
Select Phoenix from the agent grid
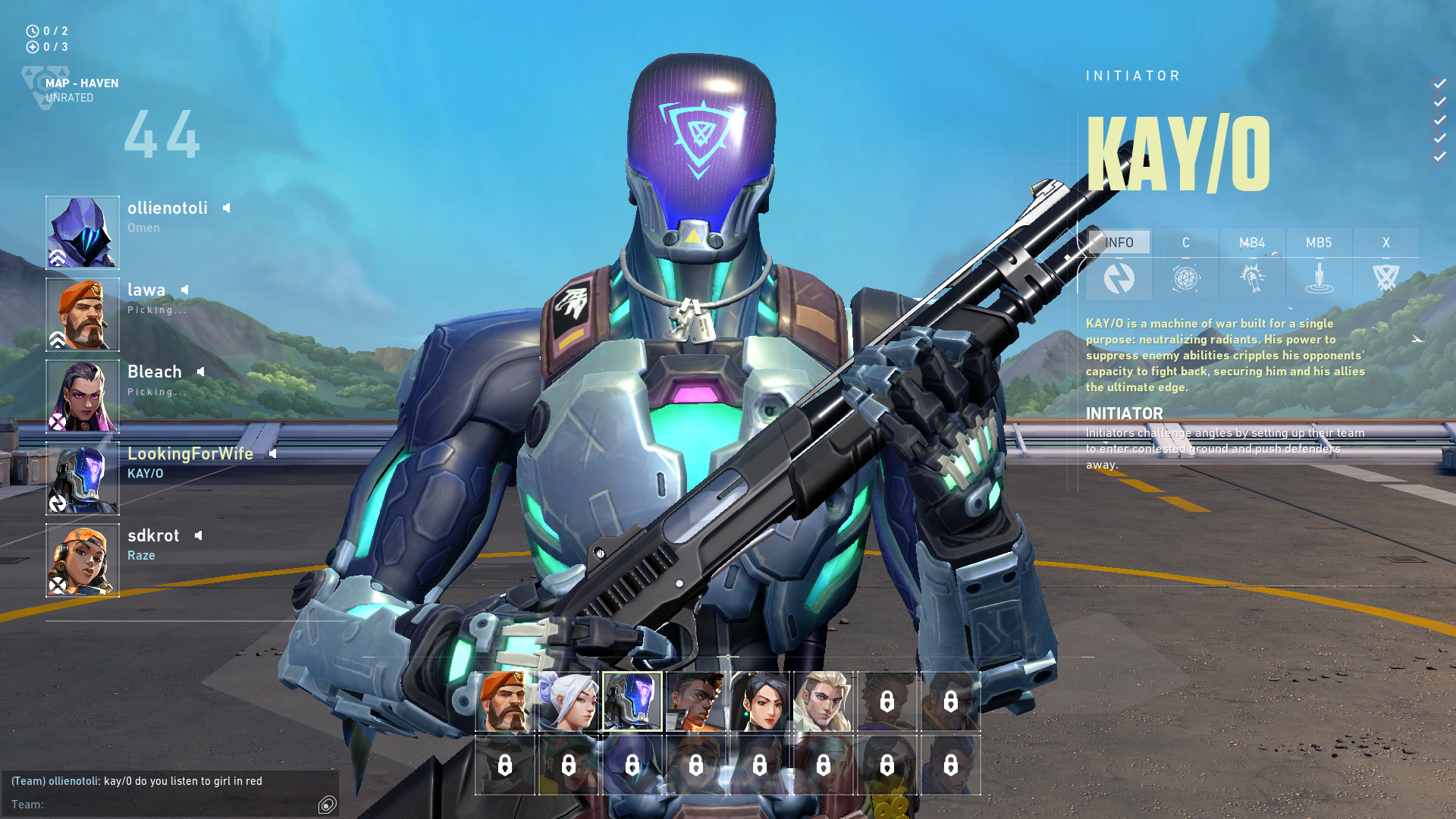coord(696,701)
